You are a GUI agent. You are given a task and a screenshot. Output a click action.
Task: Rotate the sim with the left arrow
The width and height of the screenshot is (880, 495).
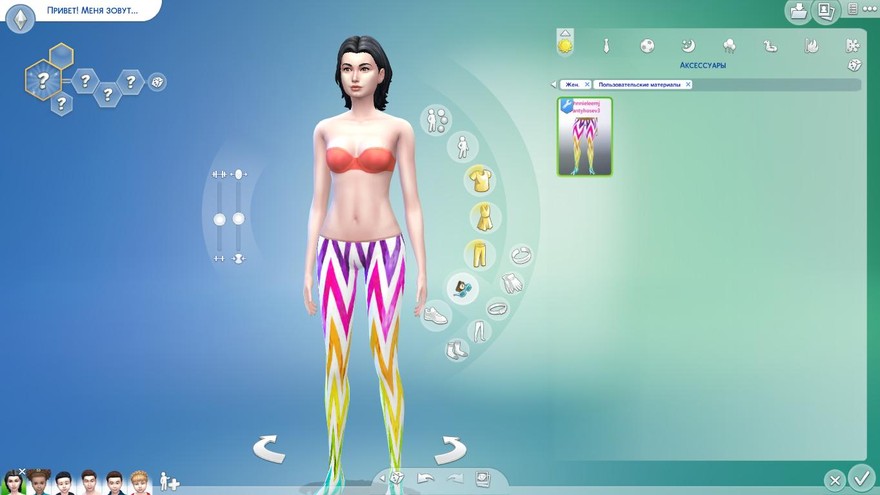269,449
